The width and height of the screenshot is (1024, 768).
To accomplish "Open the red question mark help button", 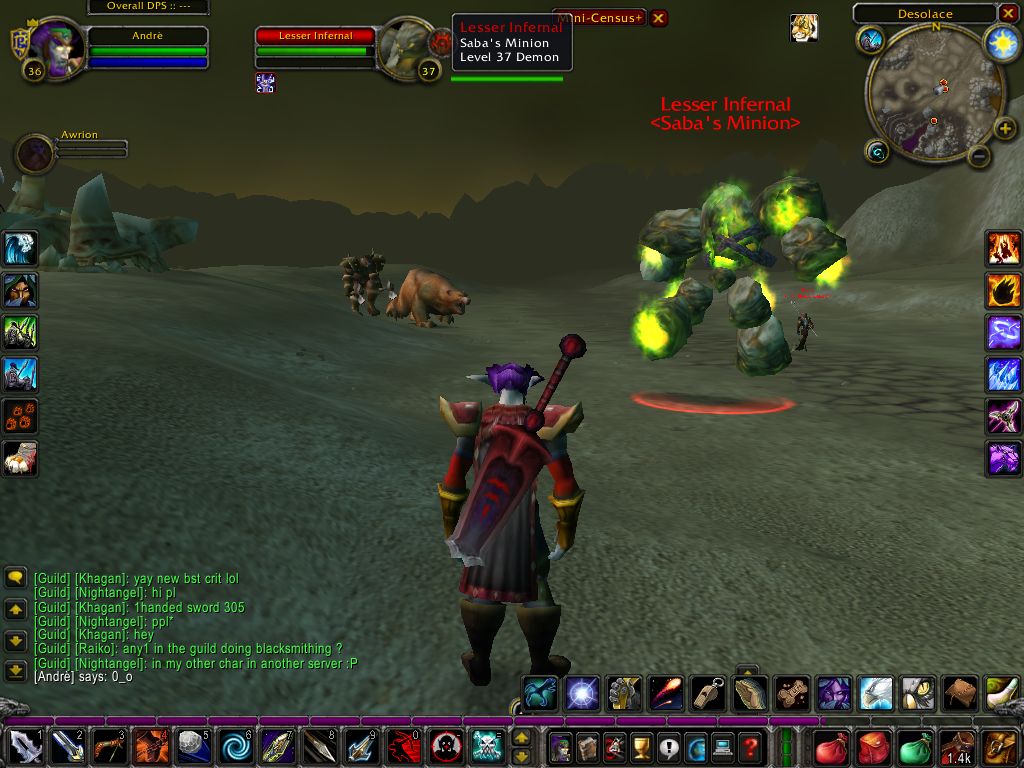I will pos(749,747).
